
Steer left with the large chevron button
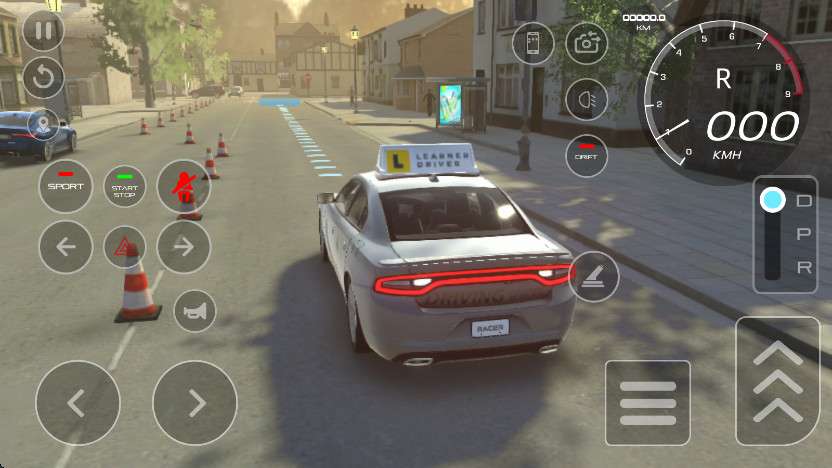click(78, 403)
